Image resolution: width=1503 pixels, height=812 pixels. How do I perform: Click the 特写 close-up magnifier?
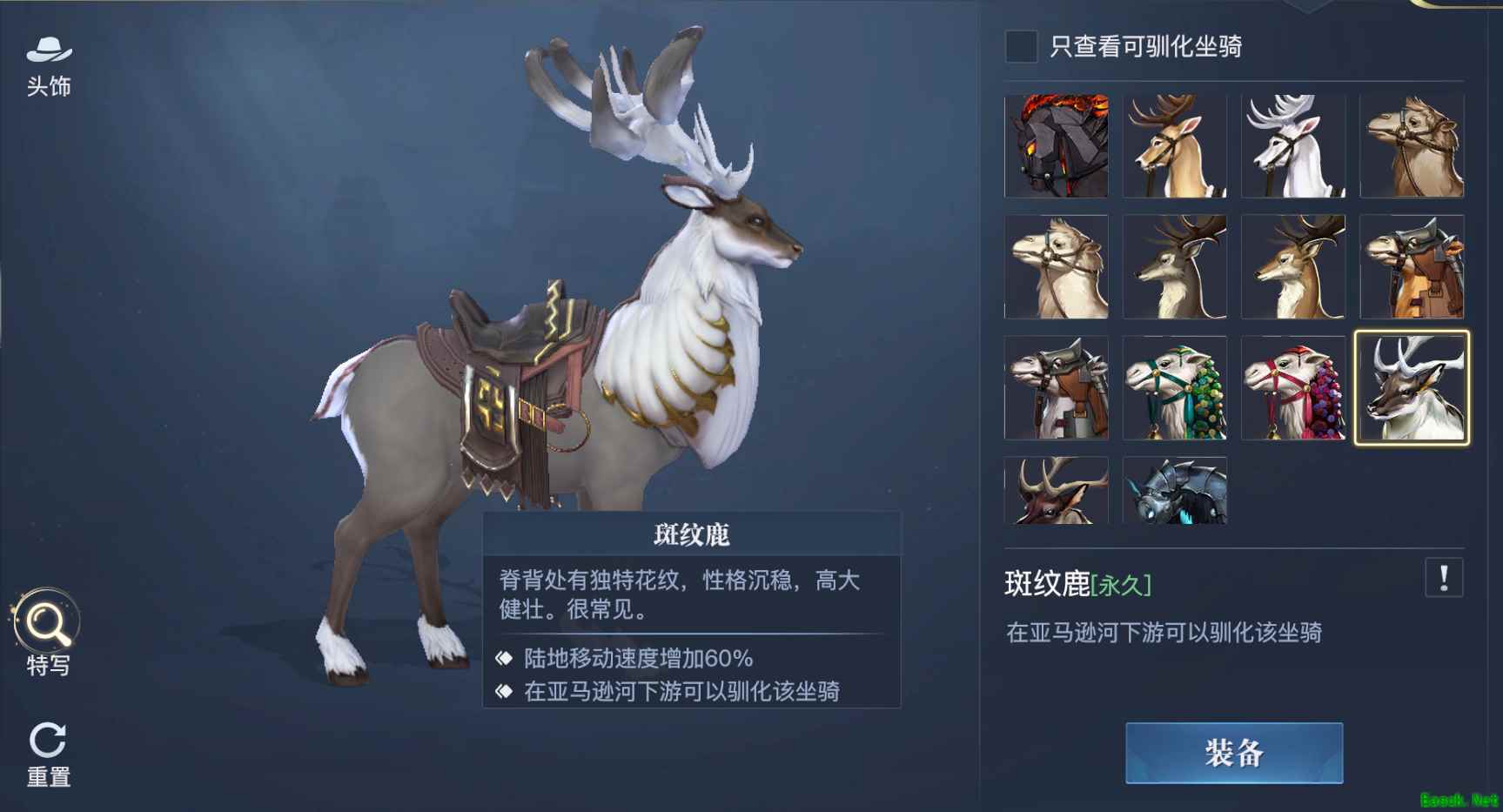(x=47, y=634)
